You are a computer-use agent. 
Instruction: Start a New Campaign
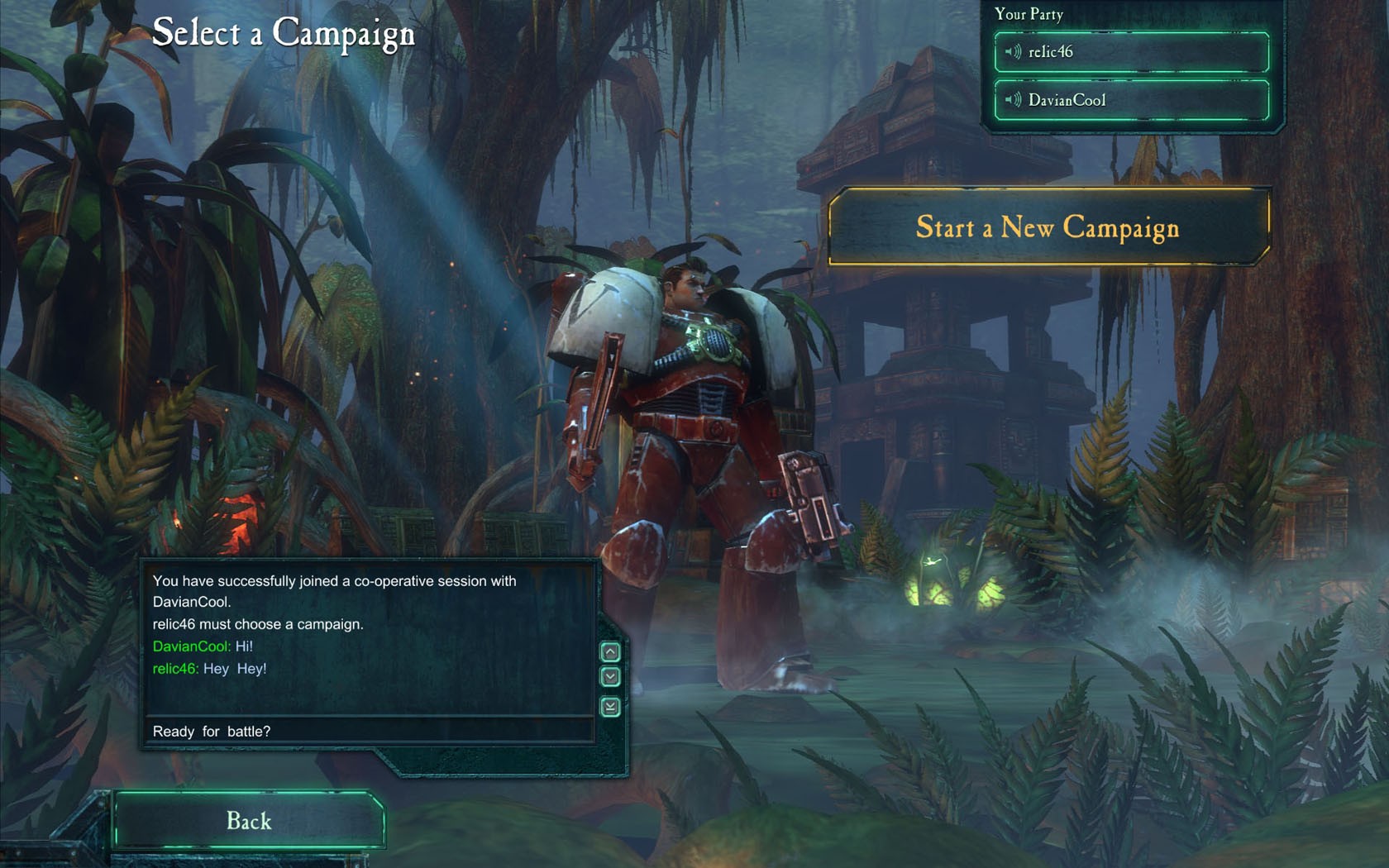[x=1048, y=227]
